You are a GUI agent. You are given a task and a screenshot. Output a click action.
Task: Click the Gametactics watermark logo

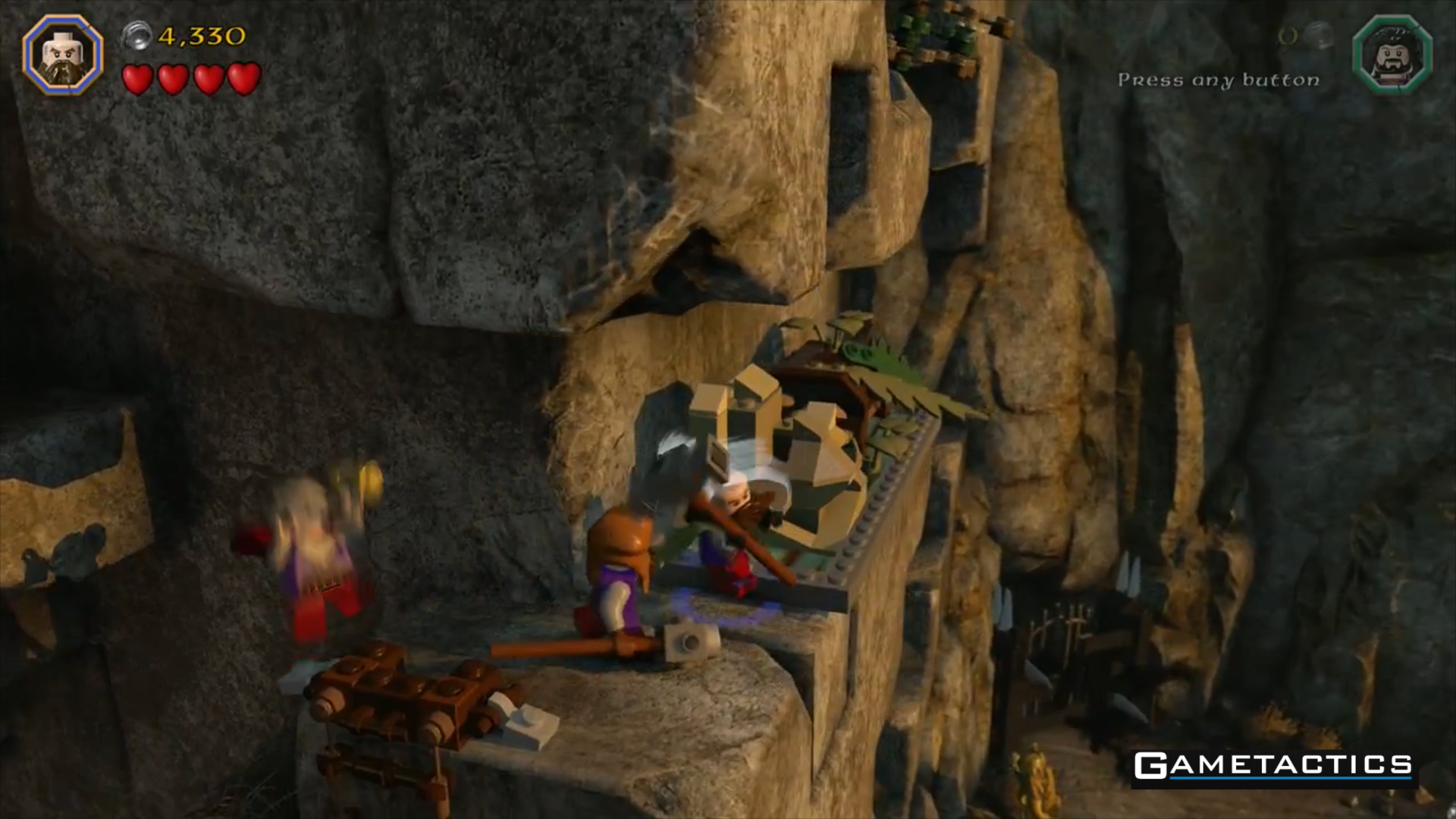(x=1273, y=767)
